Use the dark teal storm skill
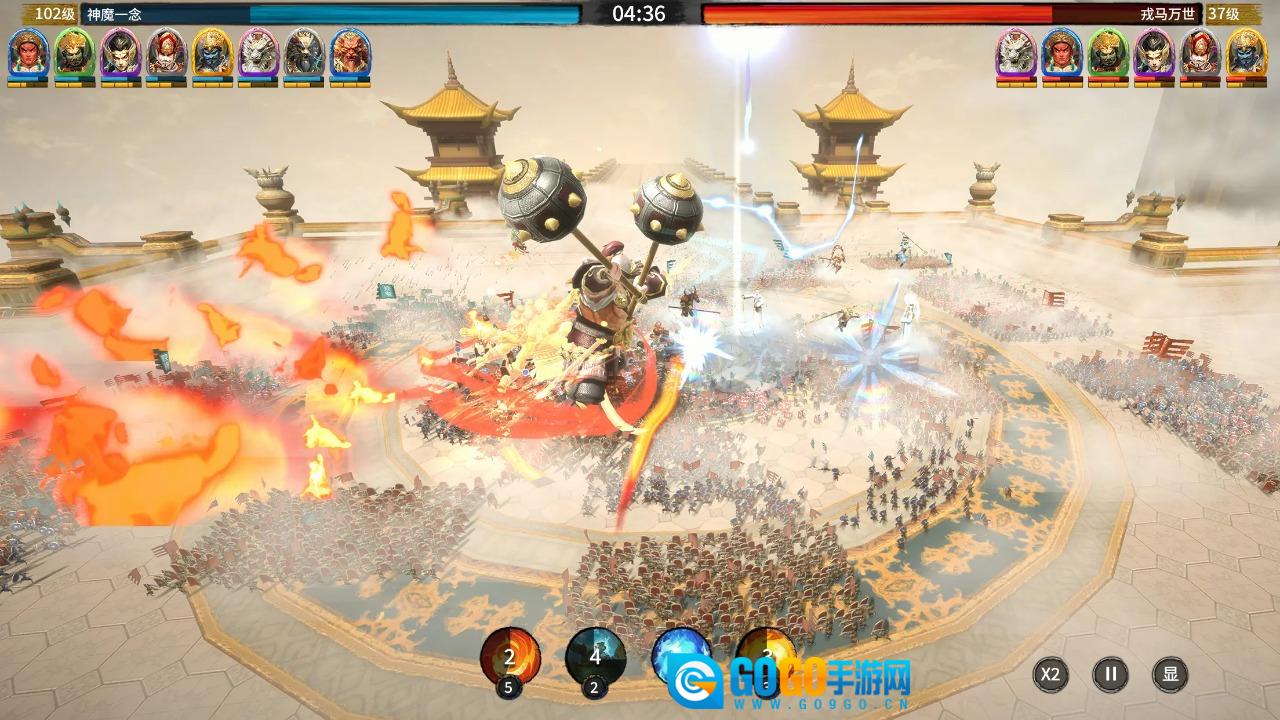This screenshot has height=720, width=1280. 595,657
